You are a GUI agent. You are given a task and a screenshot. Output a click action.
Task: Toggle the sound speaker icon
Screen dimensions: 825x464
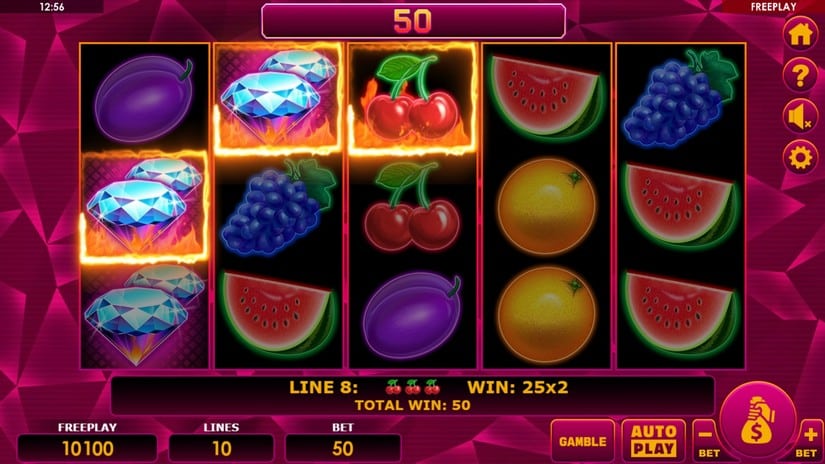tap(798, 116)
